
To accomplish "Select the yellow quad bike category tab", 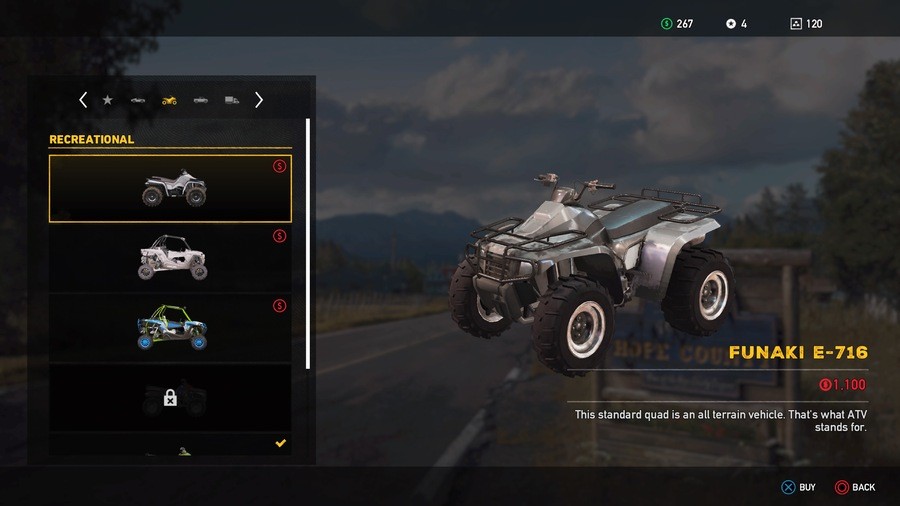I will [x=169, y=100].
